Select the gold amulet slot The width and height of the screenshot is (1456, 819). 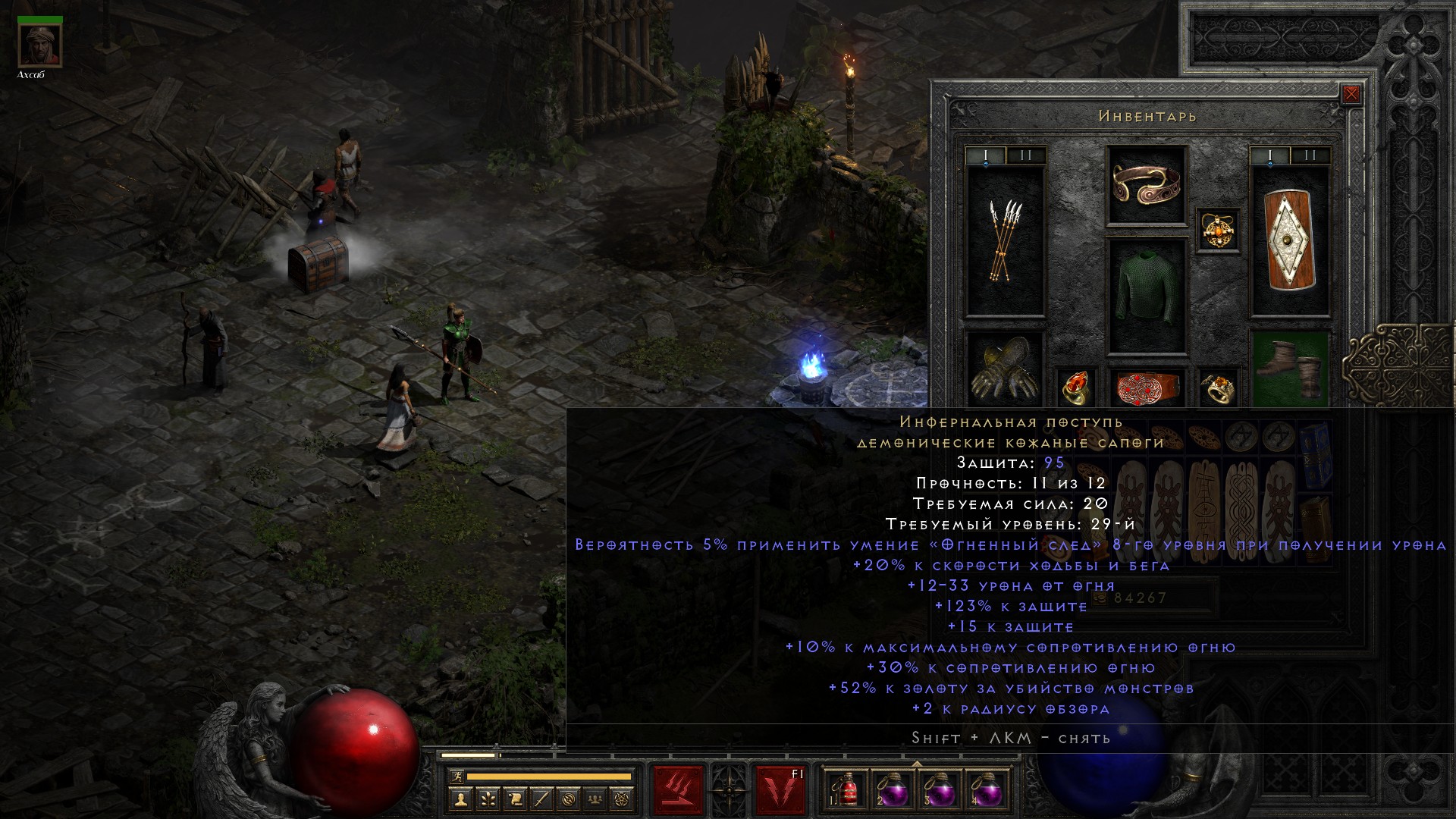point(1218,230)
